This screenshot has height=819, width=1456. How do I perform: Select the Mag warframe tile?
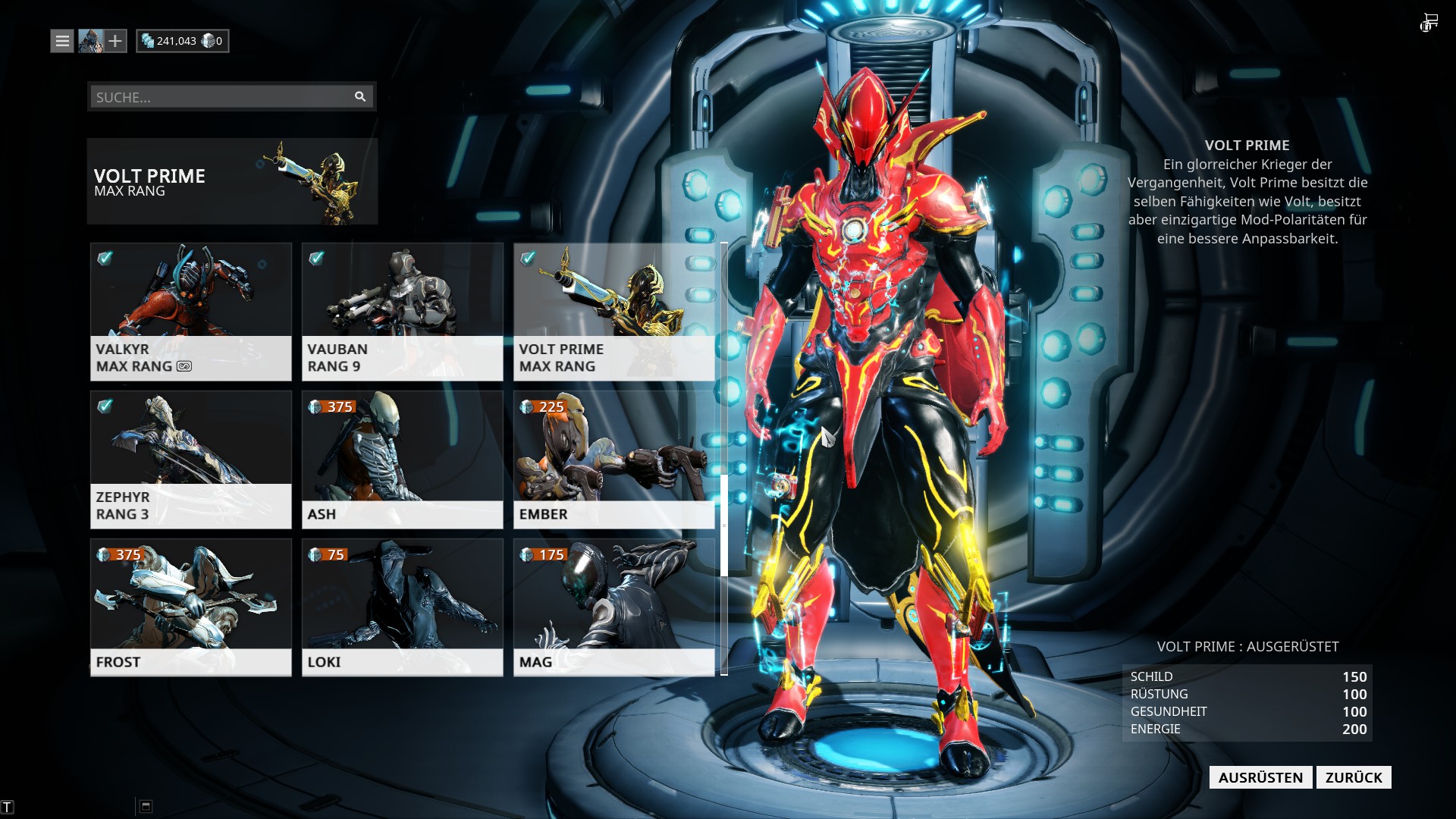[613, 607]
